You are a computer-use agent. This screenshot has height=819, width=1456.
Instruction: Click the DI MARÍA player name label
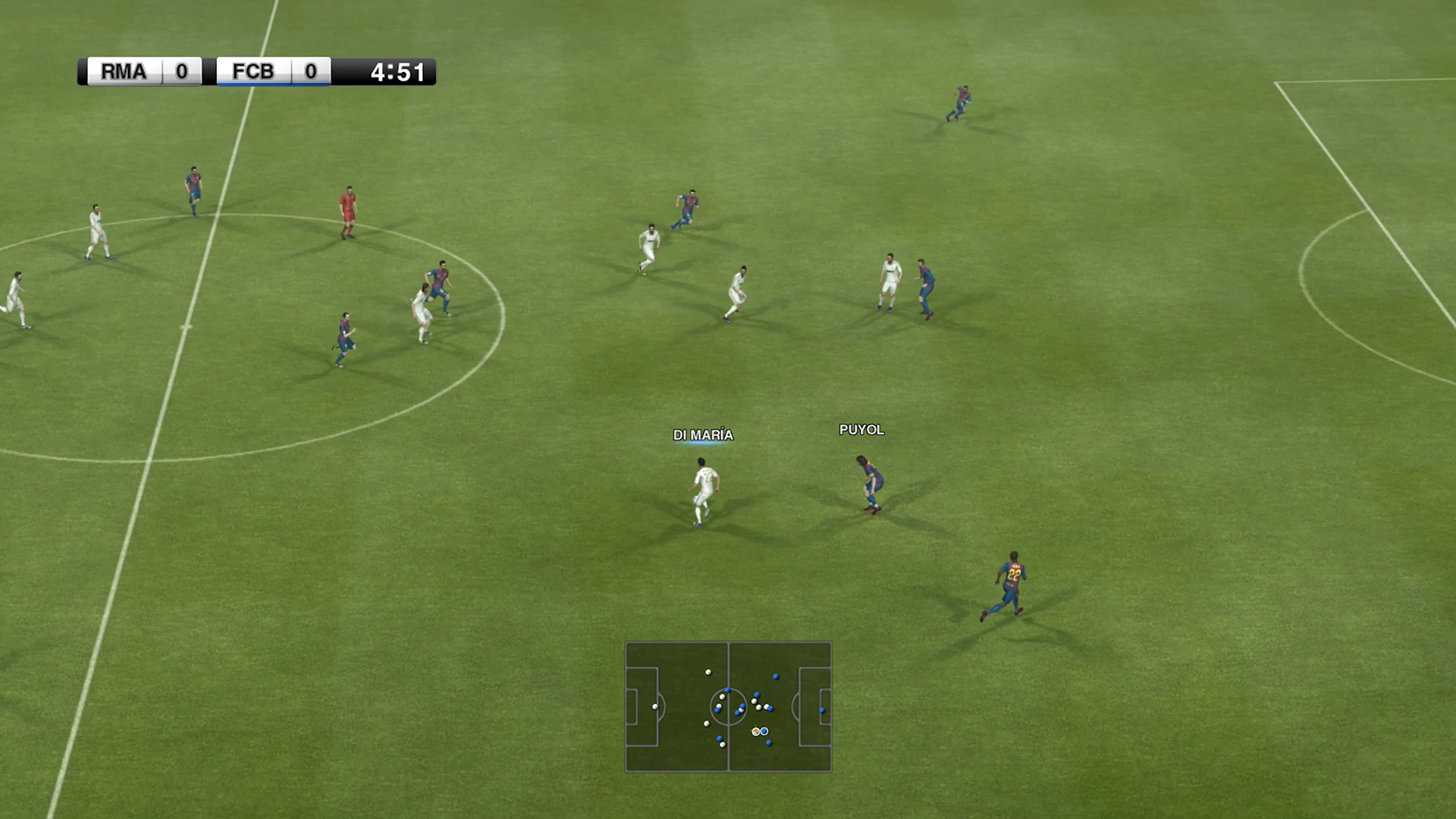click(701, 435)
